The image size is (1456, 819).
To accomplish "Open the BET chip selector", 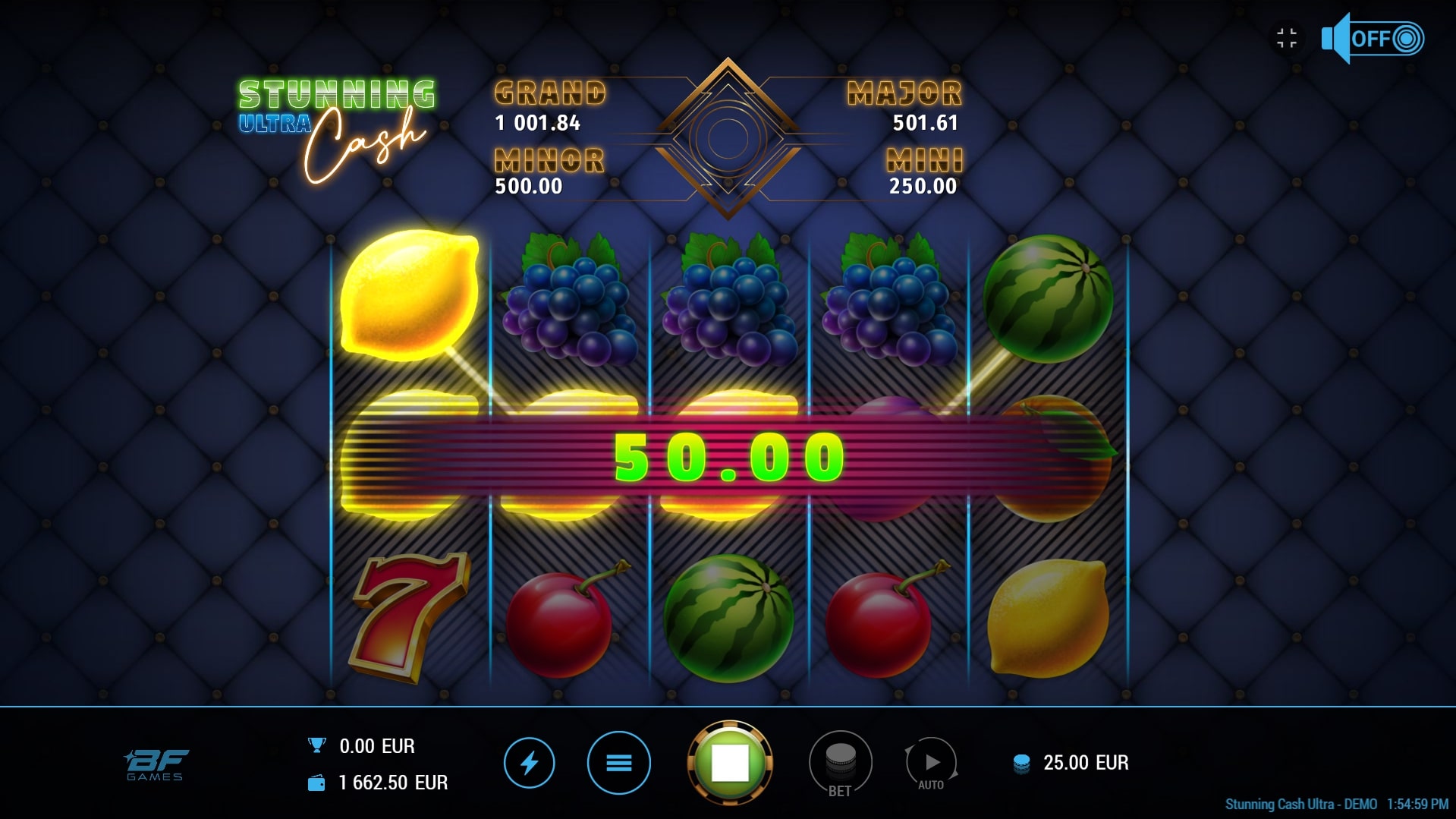I will [x=840, y=762].
